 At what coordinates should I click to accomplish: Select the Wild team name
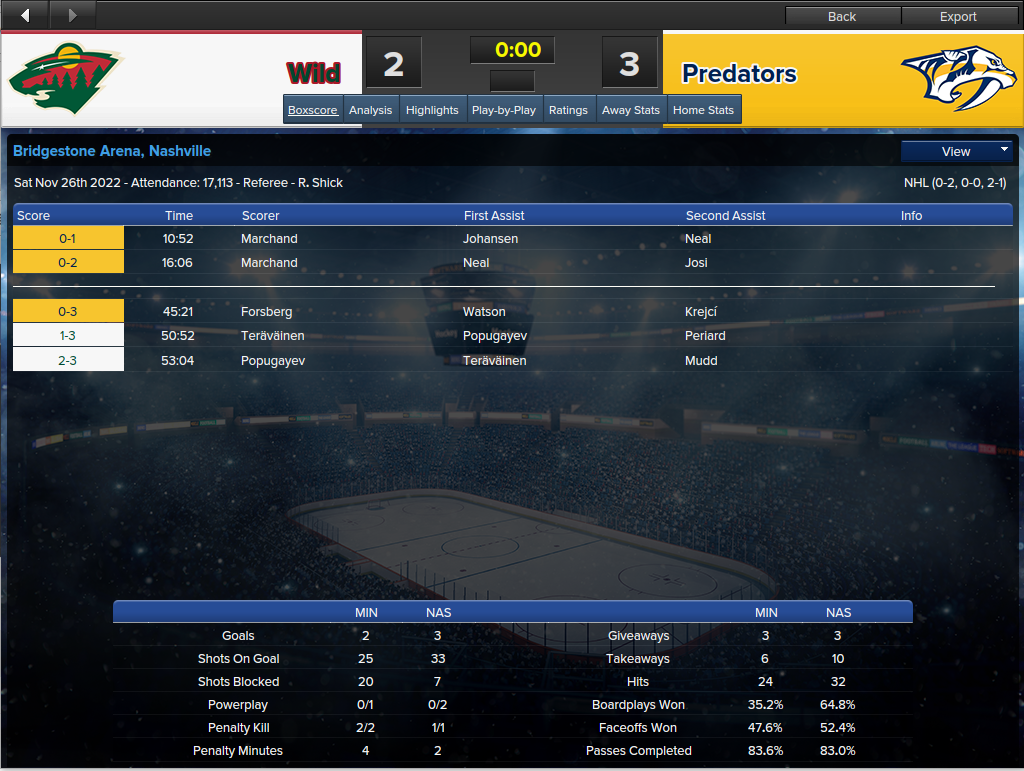(313, 73)
